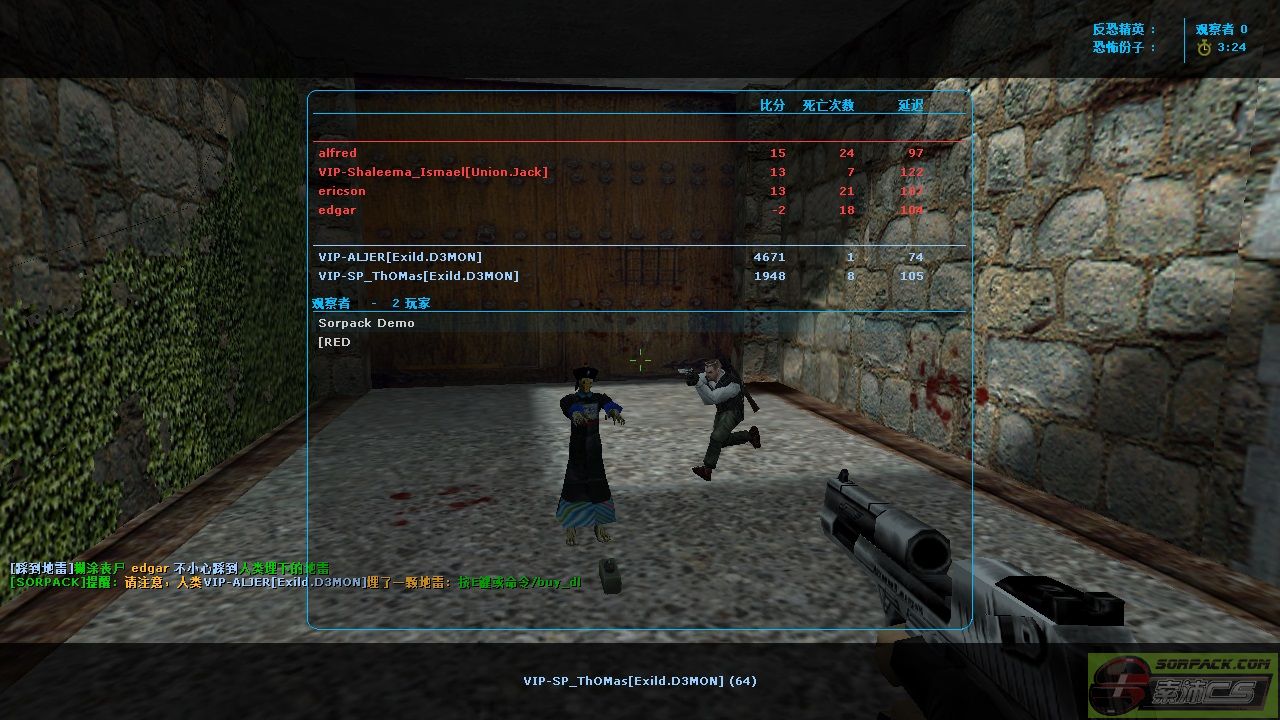Open the SORPACK.COM watermark logo
The height and width of the screenshot is (720, 1280).
pos(1183,684)
